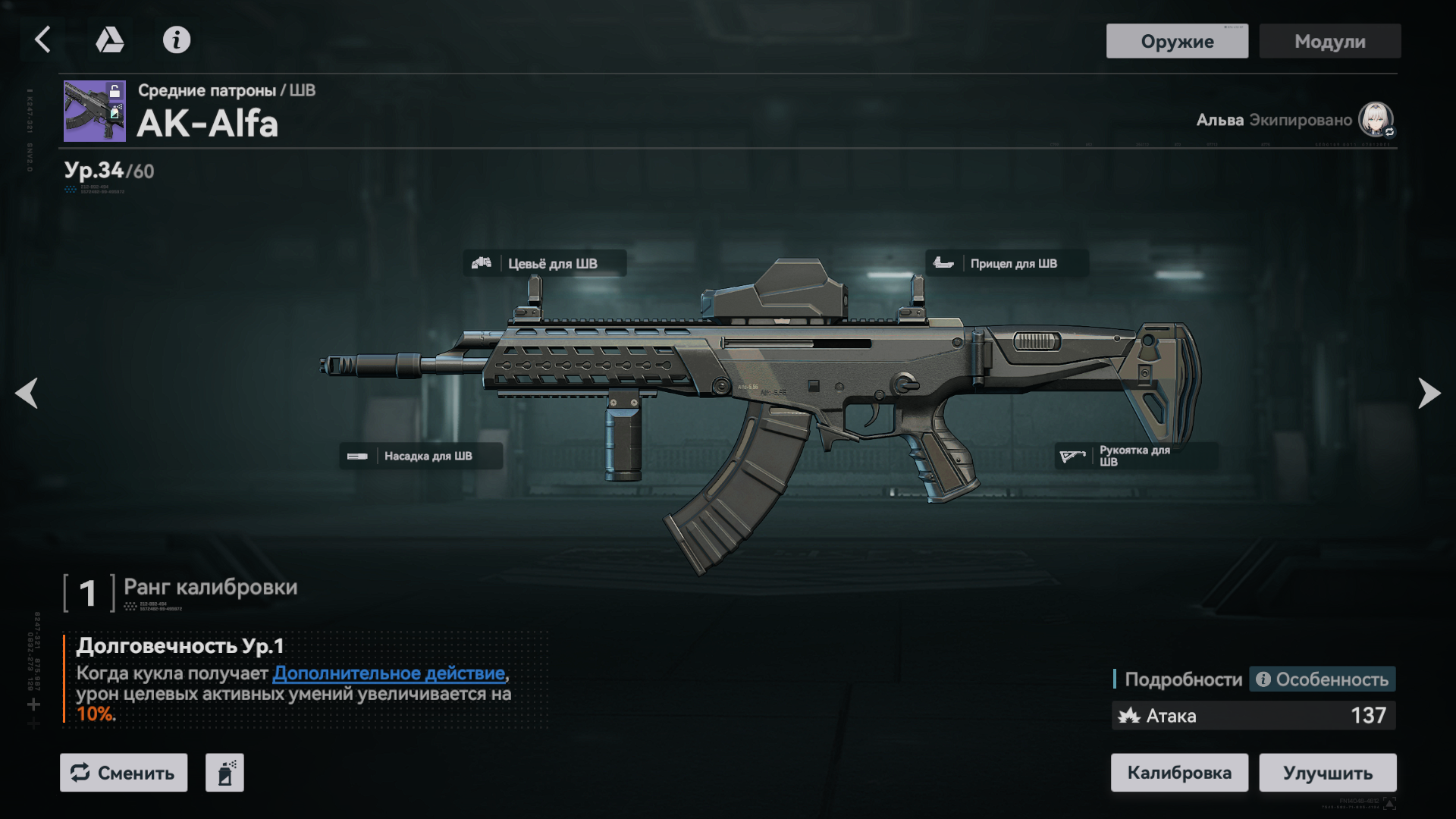Click the Альва character portrait

tap(1375, 119)
